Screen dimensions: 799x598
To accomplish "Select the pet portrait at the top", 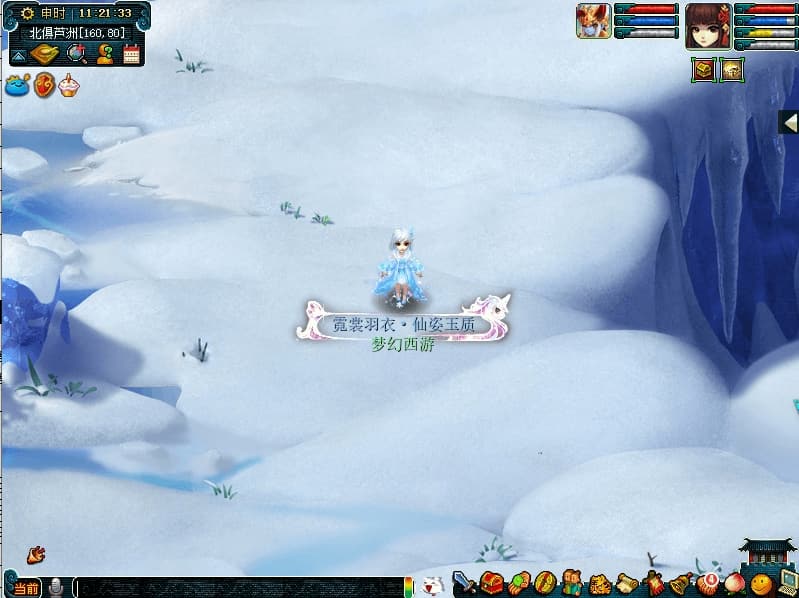I will (593, 21).
